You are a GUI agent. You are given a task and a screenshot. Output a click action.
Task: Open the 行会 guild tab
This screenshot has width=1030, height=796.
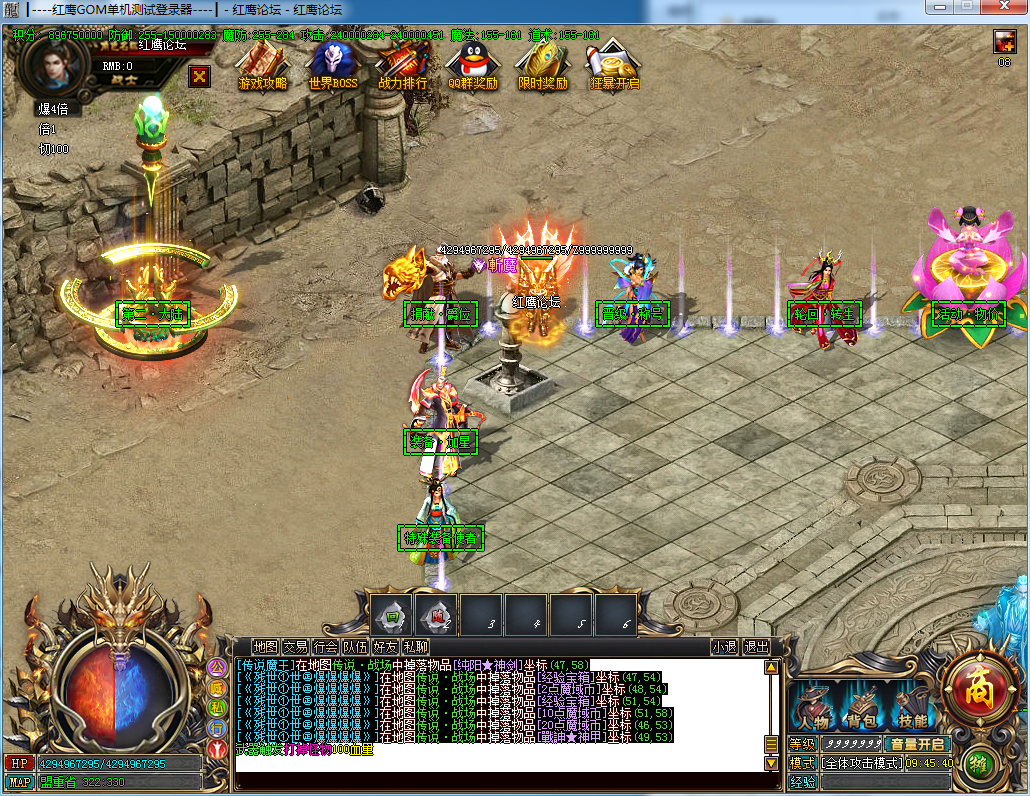click(x=325, y=647)
